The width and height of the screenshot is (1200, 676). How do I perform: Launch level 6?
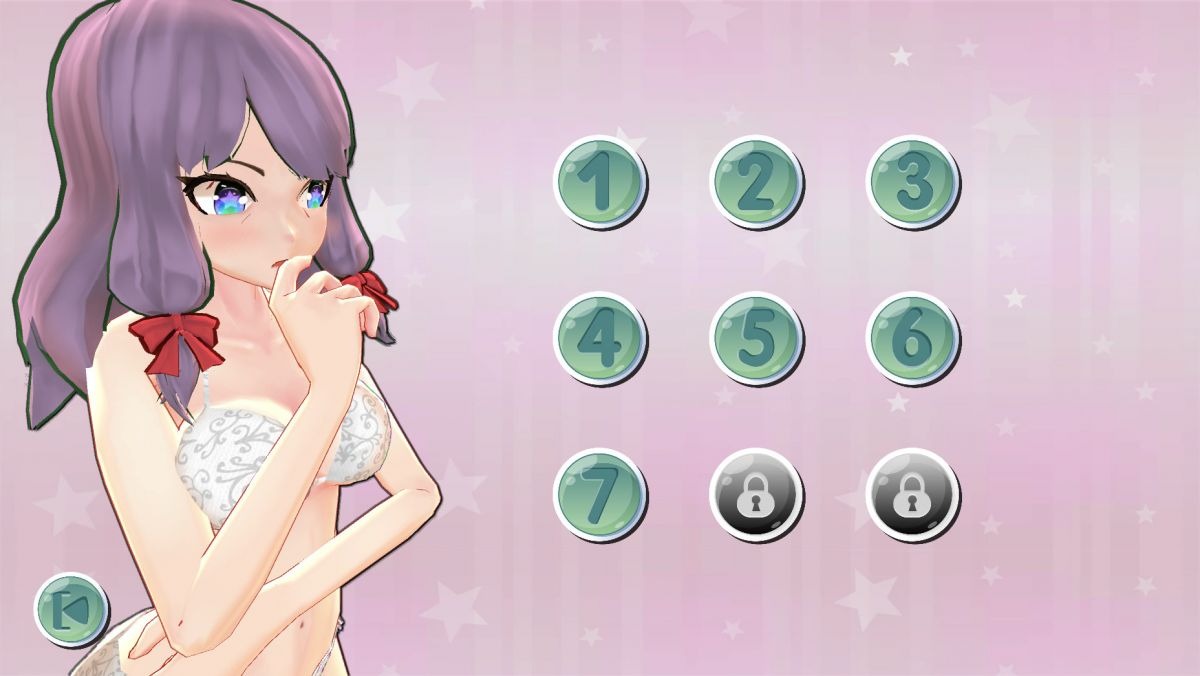(911, 338)
